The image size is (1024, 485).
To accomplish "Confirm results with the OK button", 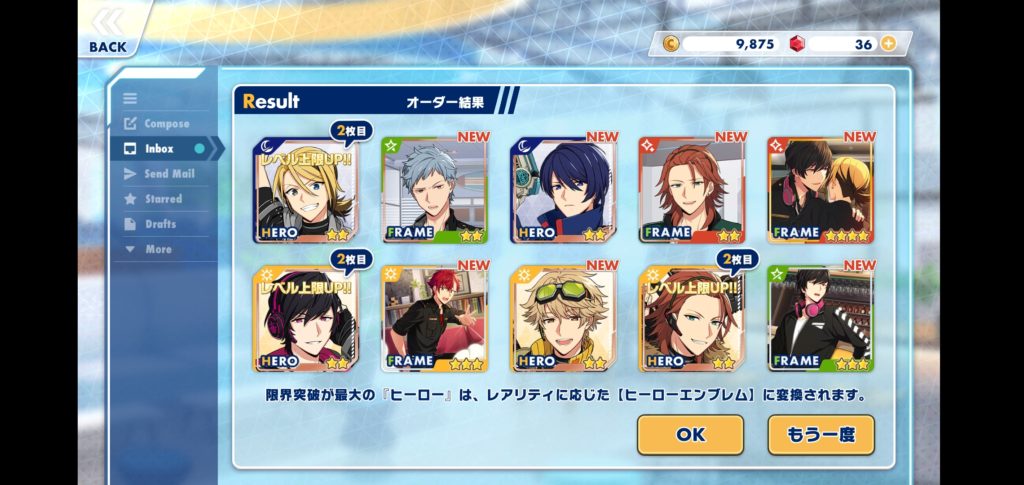I will (690, 435).
